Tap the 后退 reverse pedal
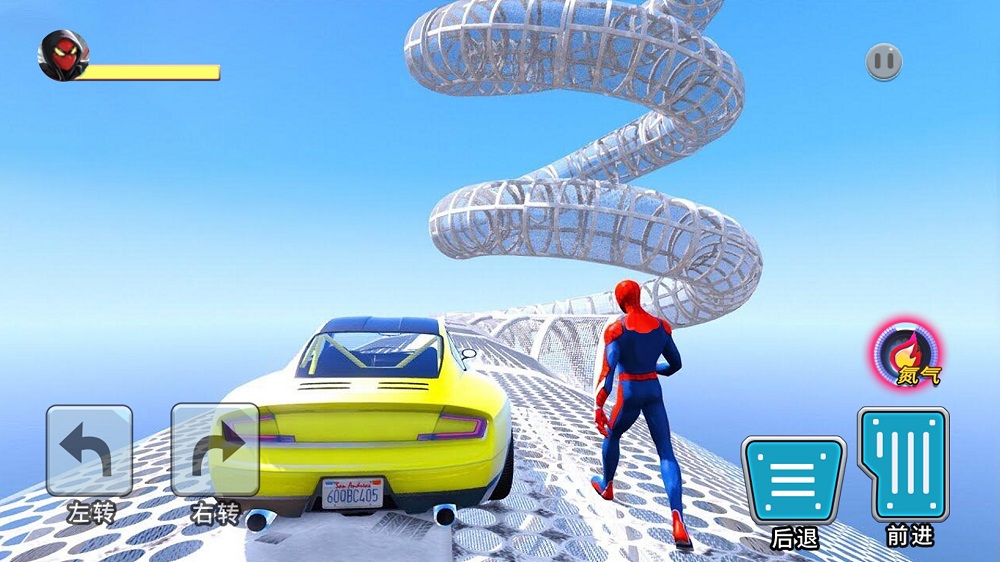The image size is (1000, 562). click(793, 480)
